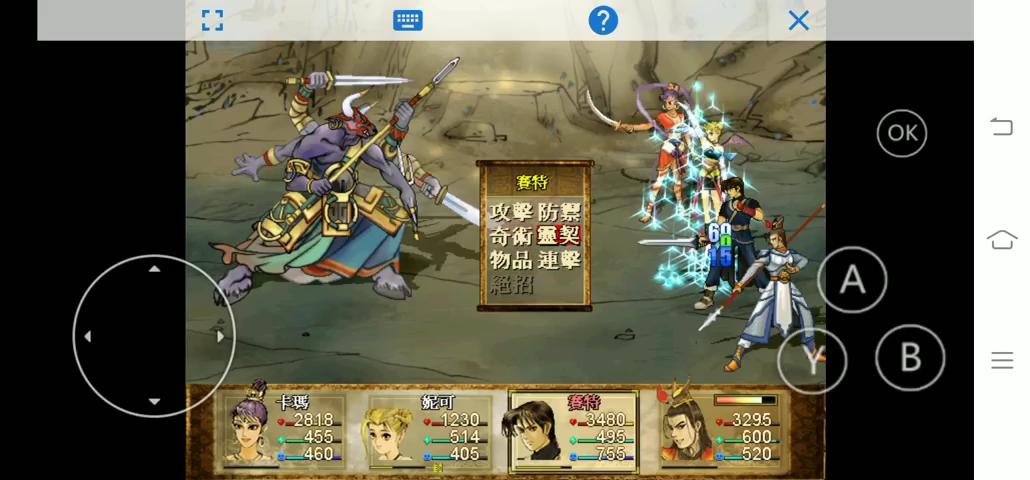Viewport: 1030px width, 480px height.
Task: Open the emulator's keyboard icon
Action: (x=407, y=20)
